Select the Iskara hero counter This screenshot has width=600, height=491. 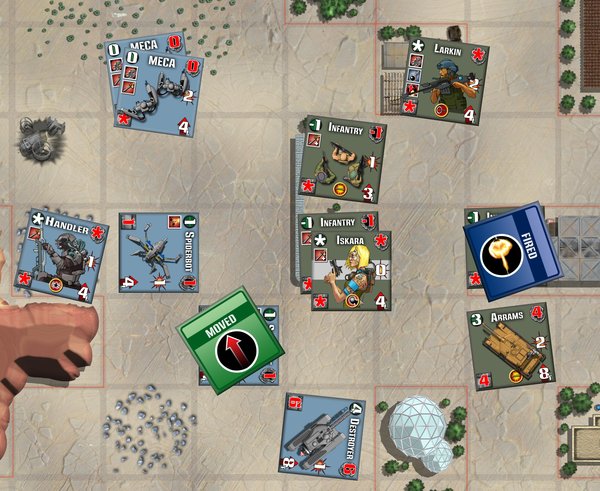[x=350, y=271]
